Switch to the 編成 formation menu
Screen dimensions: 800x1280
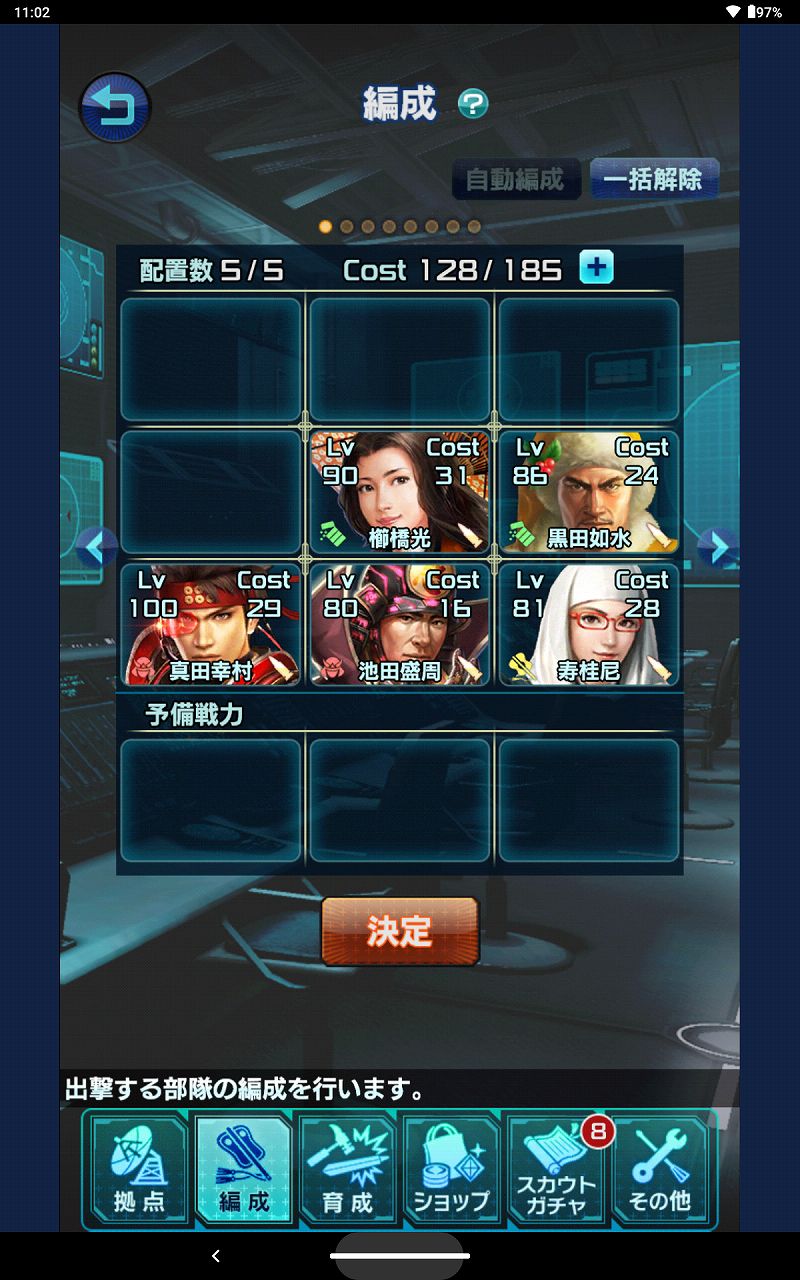[243, 1169]
